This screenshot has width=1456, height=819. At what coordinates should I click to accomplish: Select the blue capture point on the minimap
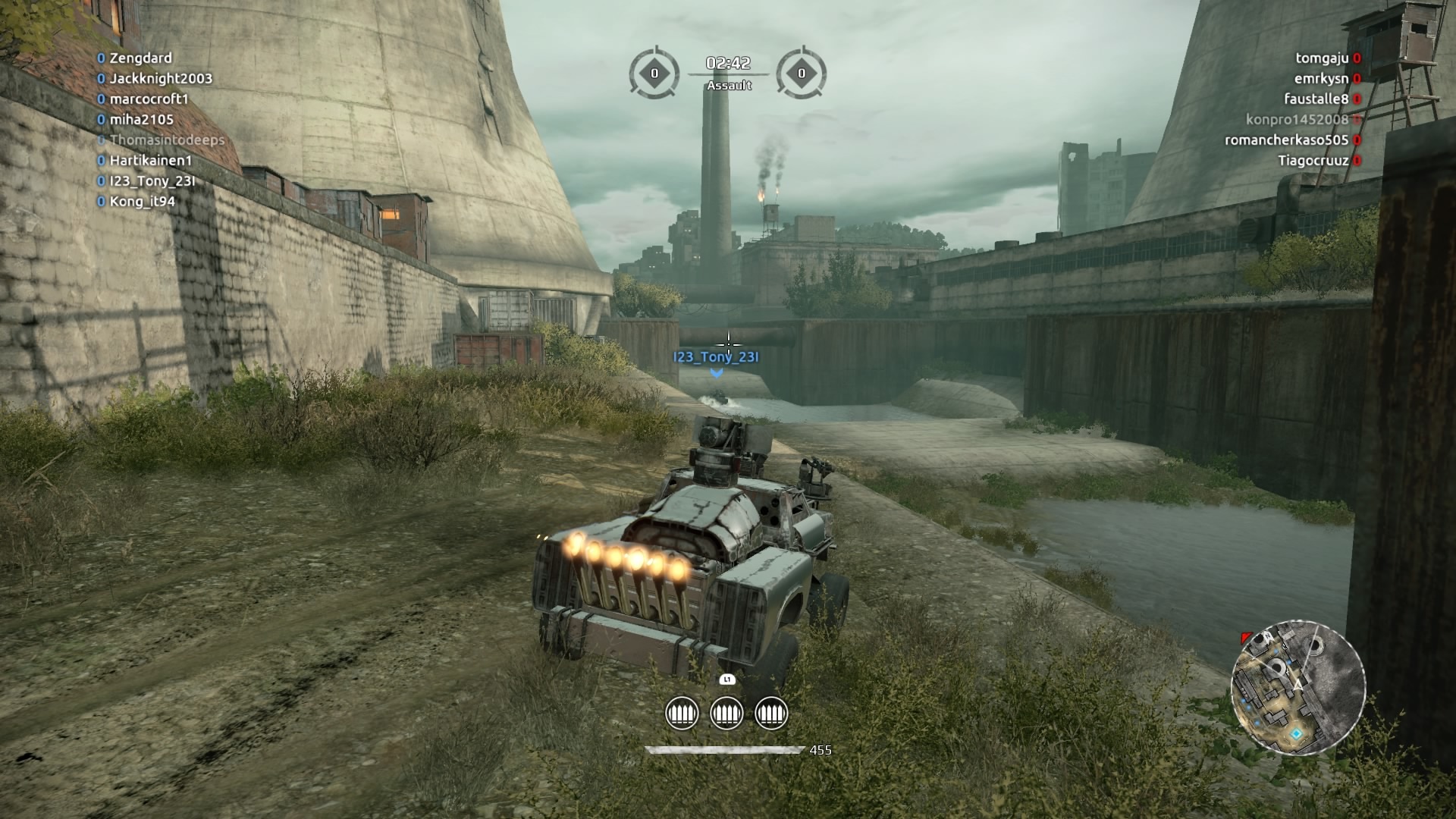coord(1297,733)
